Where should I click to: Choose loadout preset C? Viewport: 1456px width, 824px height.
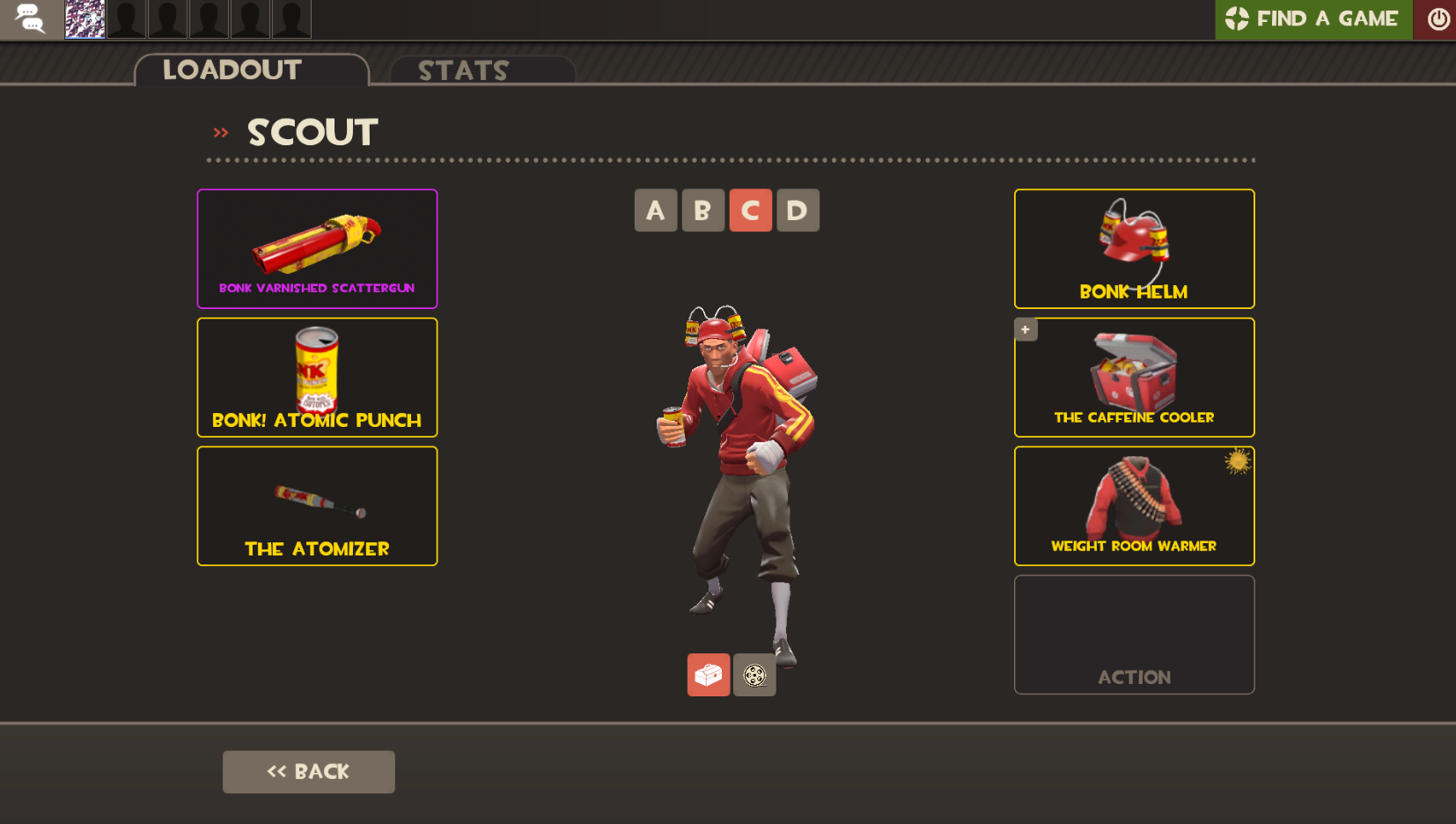tap(750, 210)
